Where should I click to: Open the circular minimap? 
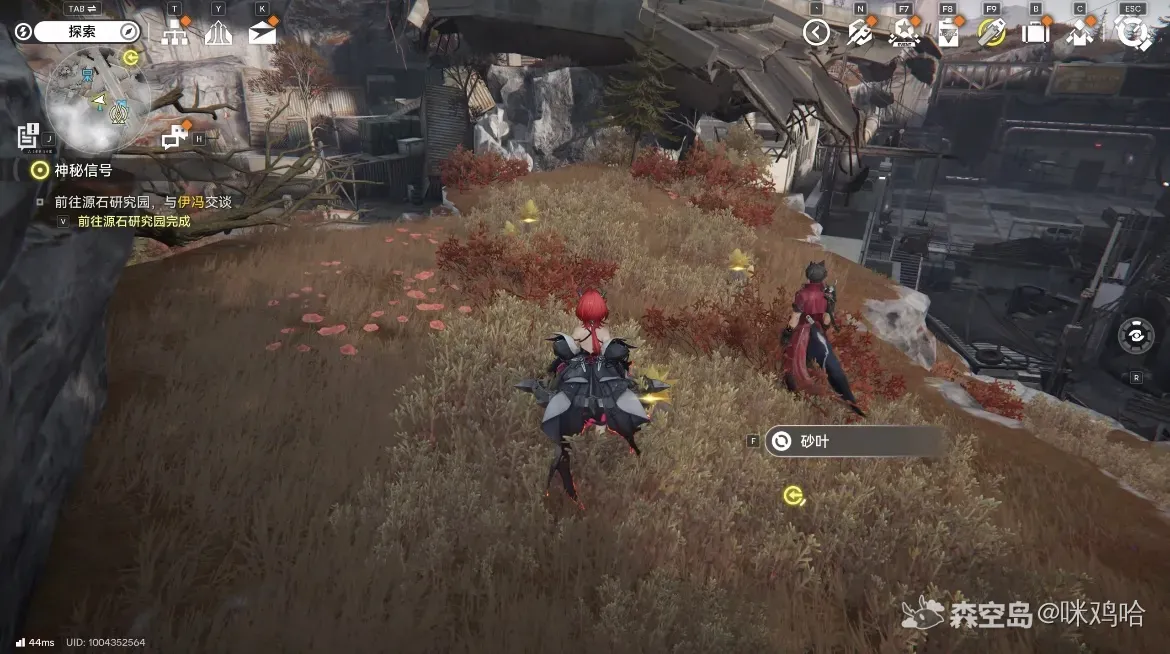click(98, 100)
